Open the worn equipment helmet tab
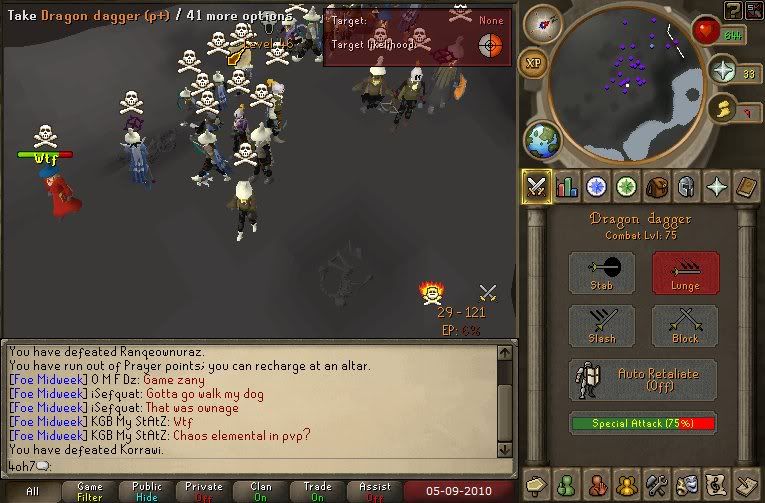This screenshot has height=503, width=765. coord(686,186)
